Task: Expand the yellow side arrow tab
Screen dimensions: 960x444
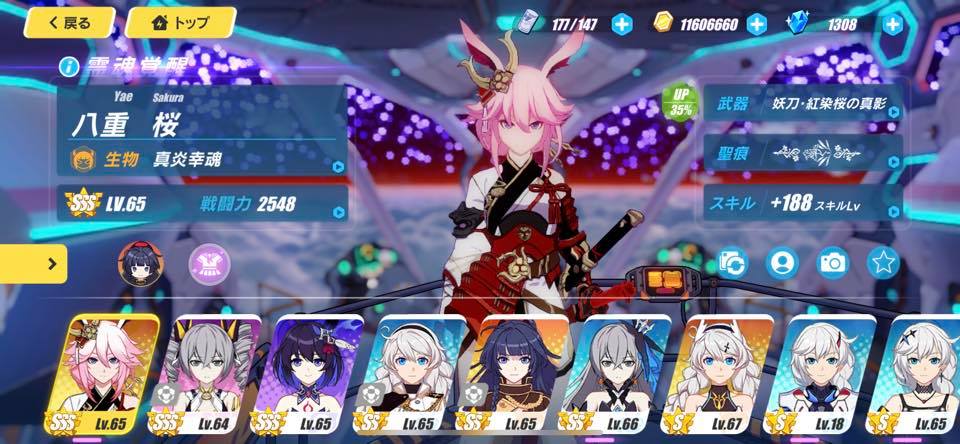Action: click(33, 264)
